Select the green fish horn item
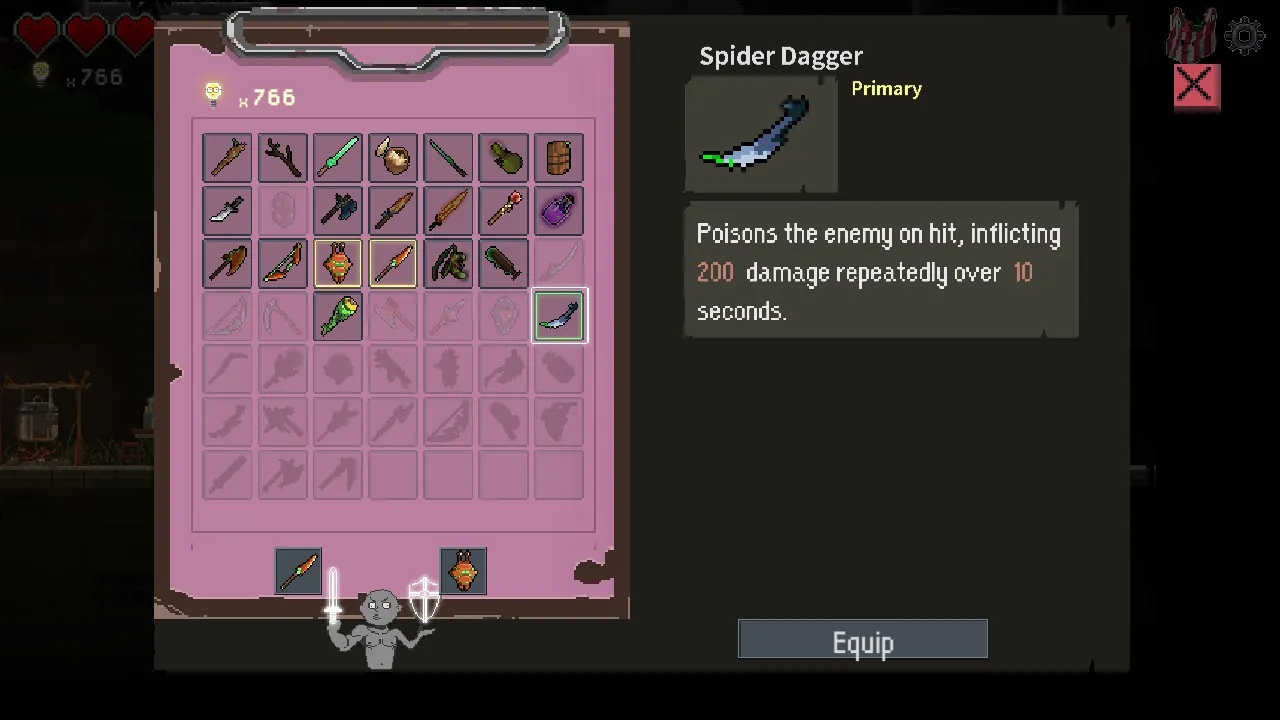The width and height of the screenshot is (1280, 720). 337,315
